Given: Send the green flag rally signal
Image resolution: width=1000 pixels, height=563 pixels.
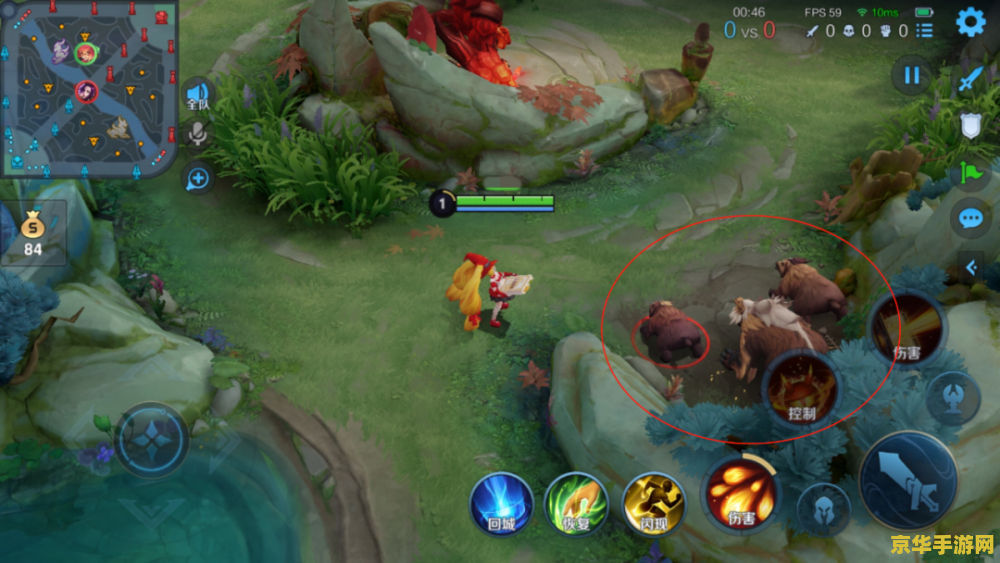Looking at the screenshot, I should click(x=970, y=172).
